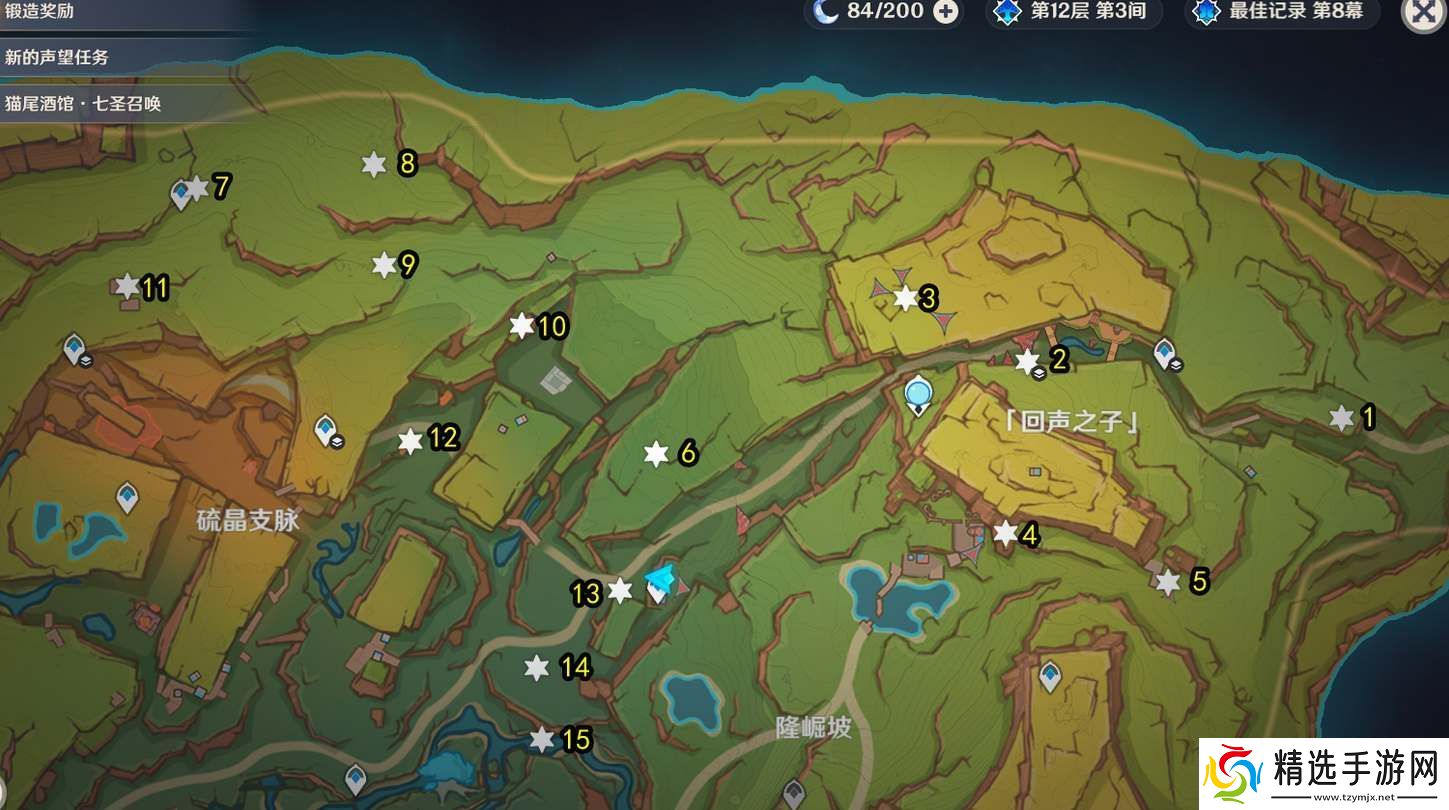Select star marker number 11
The width and height of the screenshot is (1449, 810).
[127, 288]
